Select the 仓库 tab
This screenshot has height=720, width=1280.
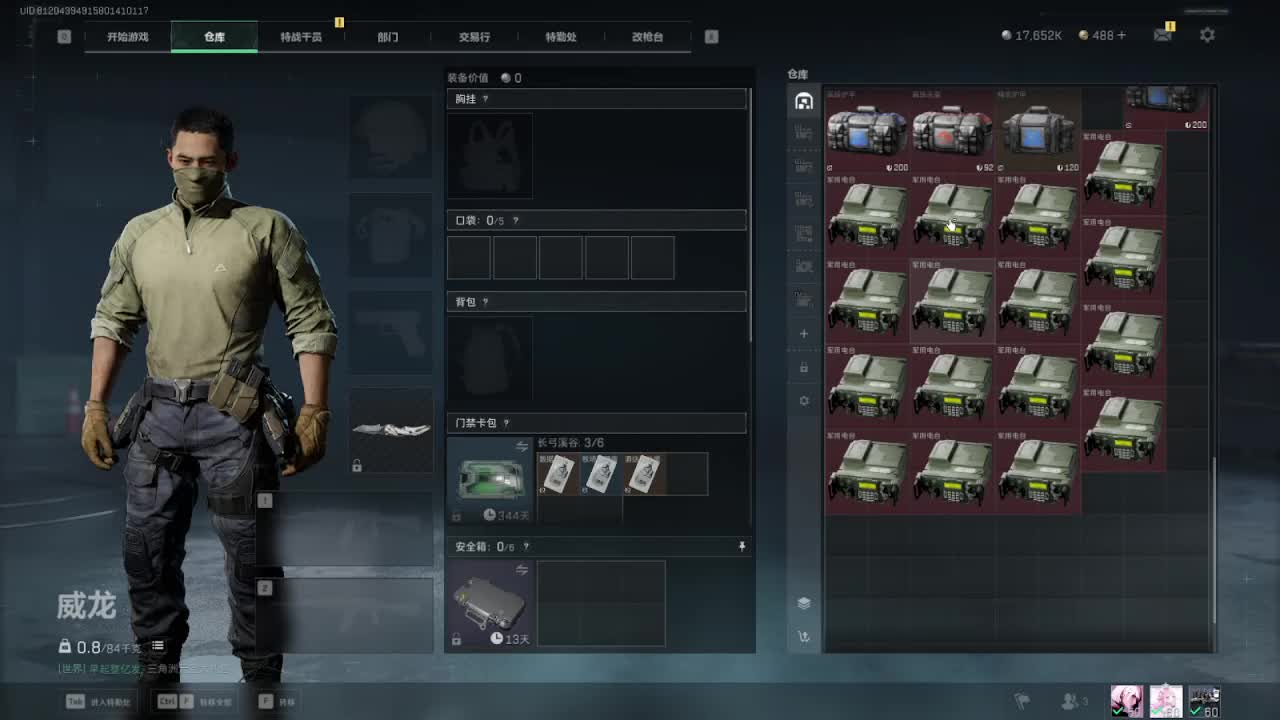(214, 37)
